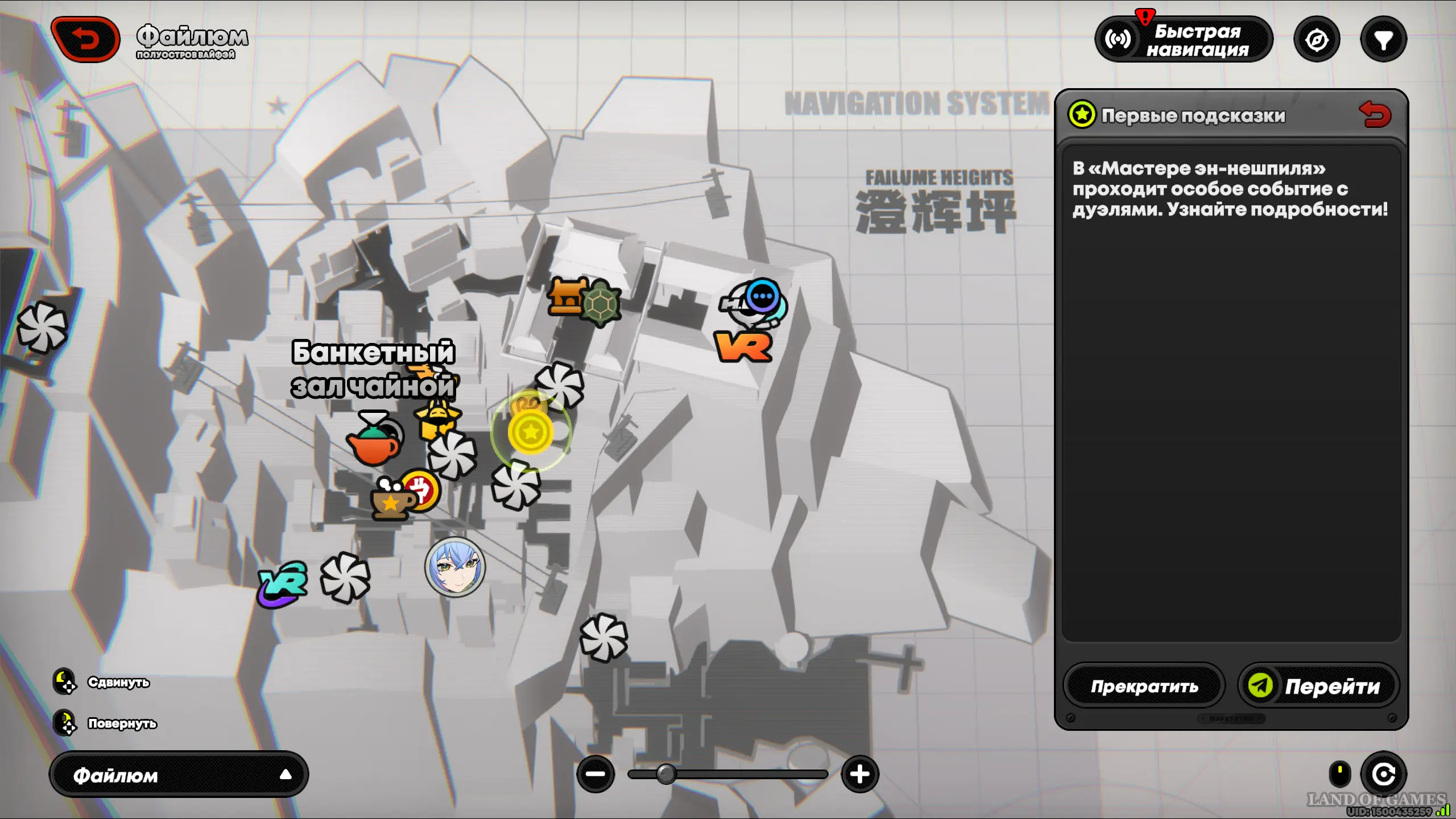Open Быстрая навигация quick navigation
The width and height of the screenshot is (1456, 819).
pos(1183,40)
